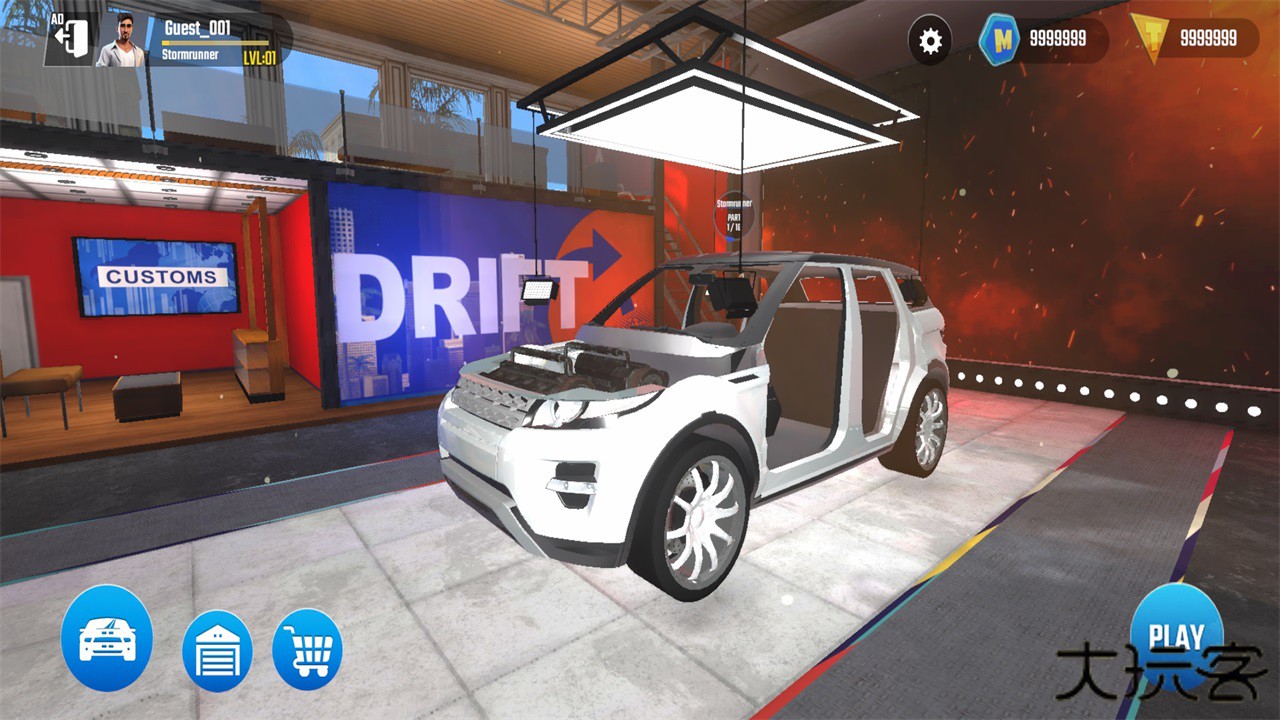
Task: Click the blue M coin currency icon
Action: 997,40
